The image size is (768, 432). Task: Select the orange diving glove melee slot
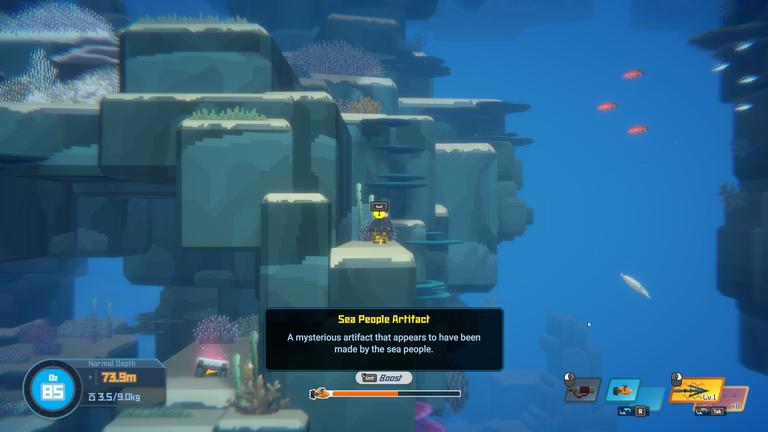tap(624, 389)
